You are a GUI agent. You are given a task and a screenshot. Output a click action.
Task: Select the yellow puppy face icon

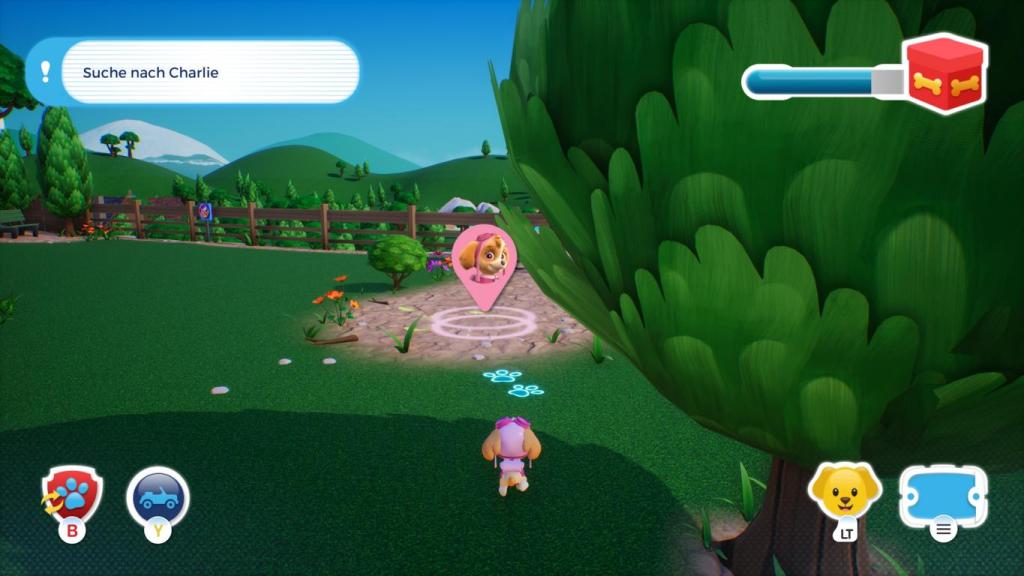pos(845,491)
